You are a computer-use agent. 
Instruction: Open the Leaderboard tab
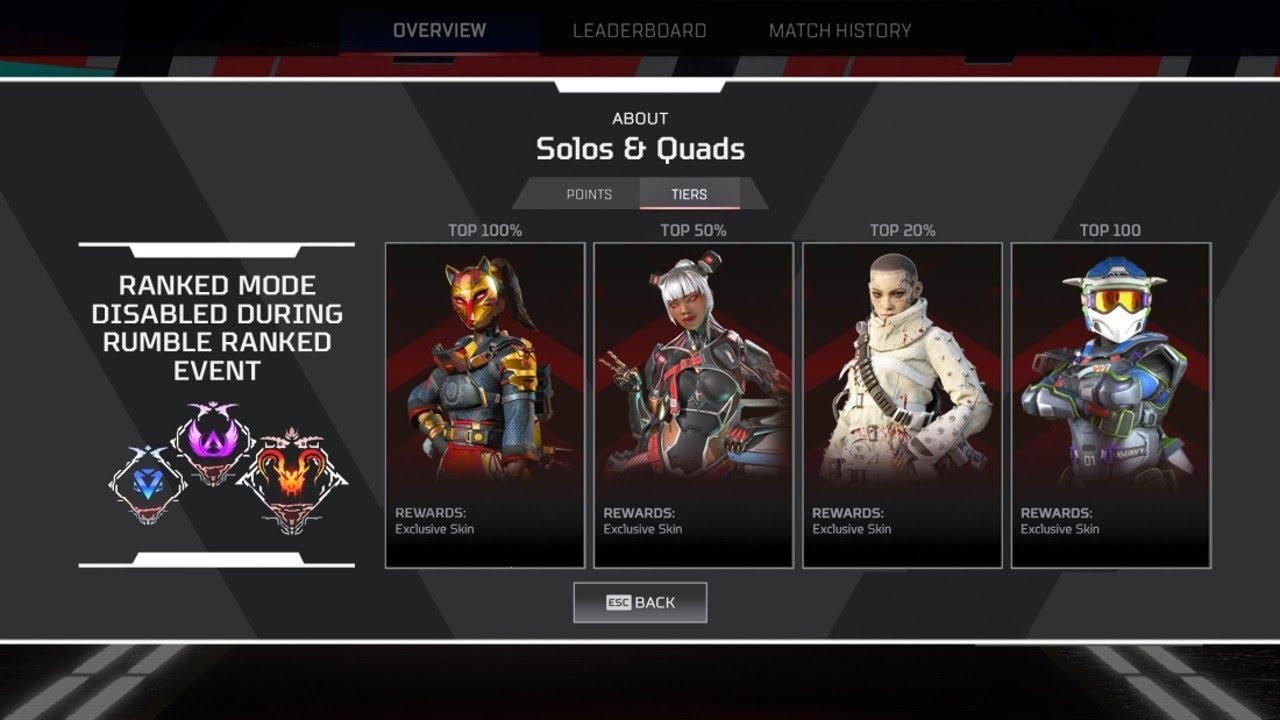click(x=639, y=30)
